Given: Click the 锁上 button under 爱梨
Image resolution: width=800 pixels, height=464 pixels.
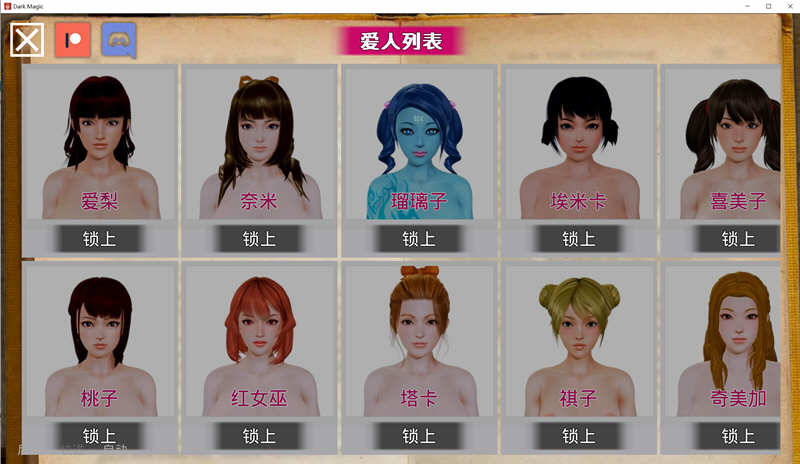Looking at the screenshot, I should (x=99, y=239).
